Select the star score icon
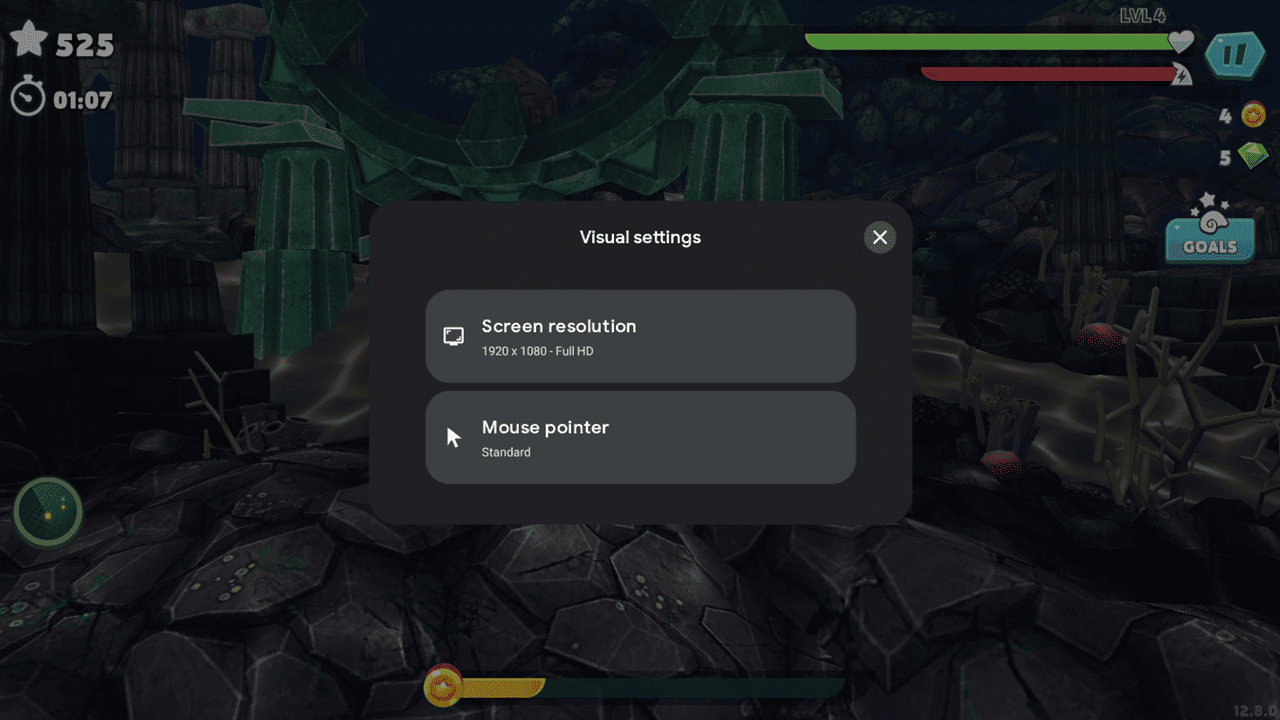This screenshot has width=1280, height=720. coord(31,39)
